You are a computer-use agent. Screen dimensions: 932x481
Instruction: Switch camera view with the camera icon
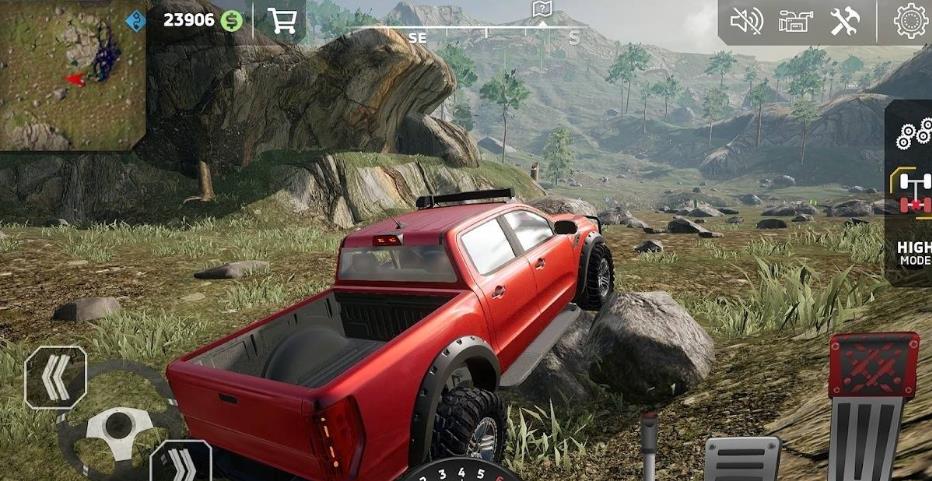(796, 21)
